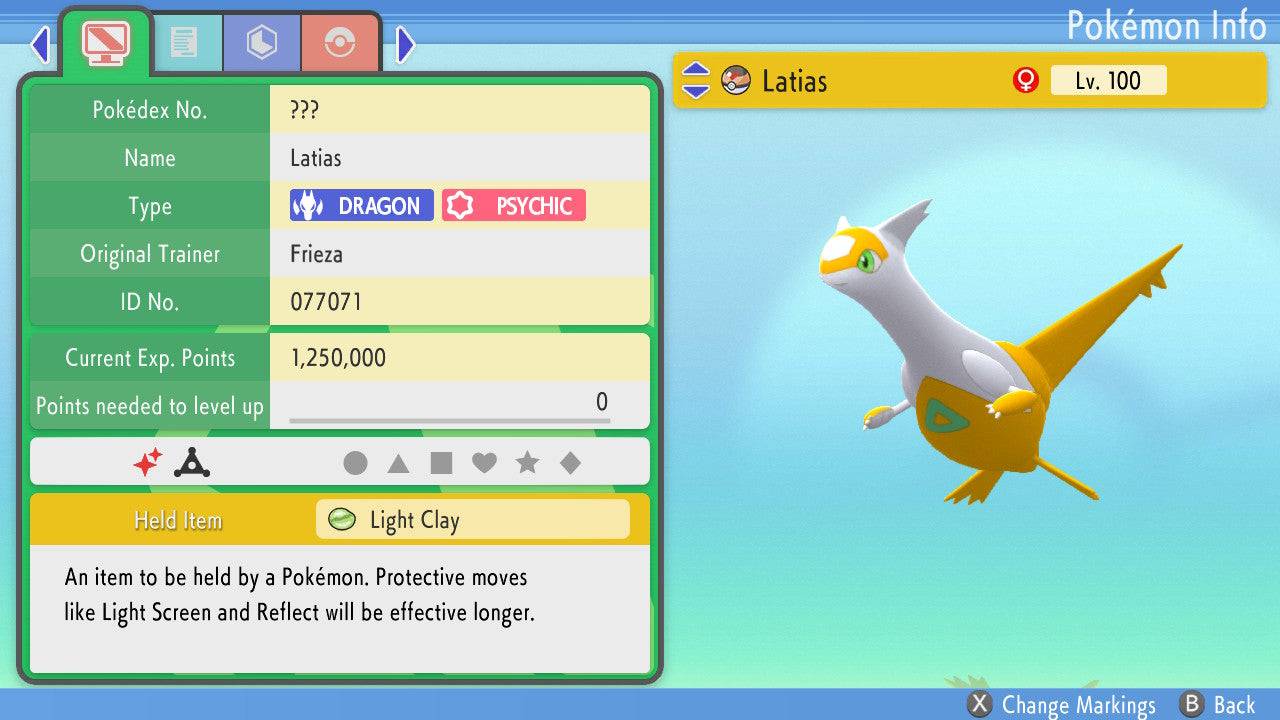
Task: Toggle the heart marking
Action: pyautogui.click(x=484, y=463)
